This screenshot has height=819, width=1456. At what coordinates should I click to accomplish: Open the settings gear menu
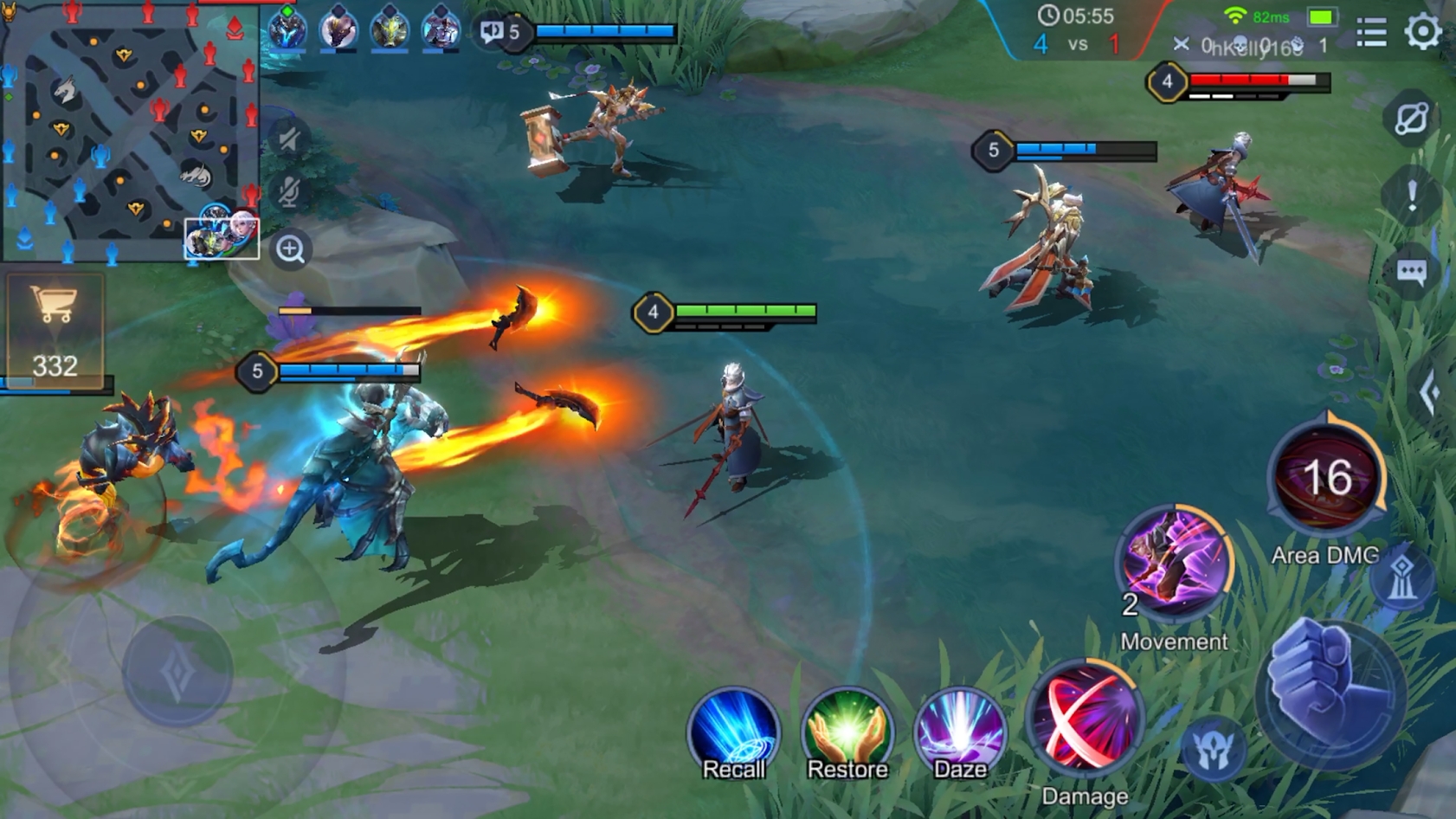click(1422, 33)
